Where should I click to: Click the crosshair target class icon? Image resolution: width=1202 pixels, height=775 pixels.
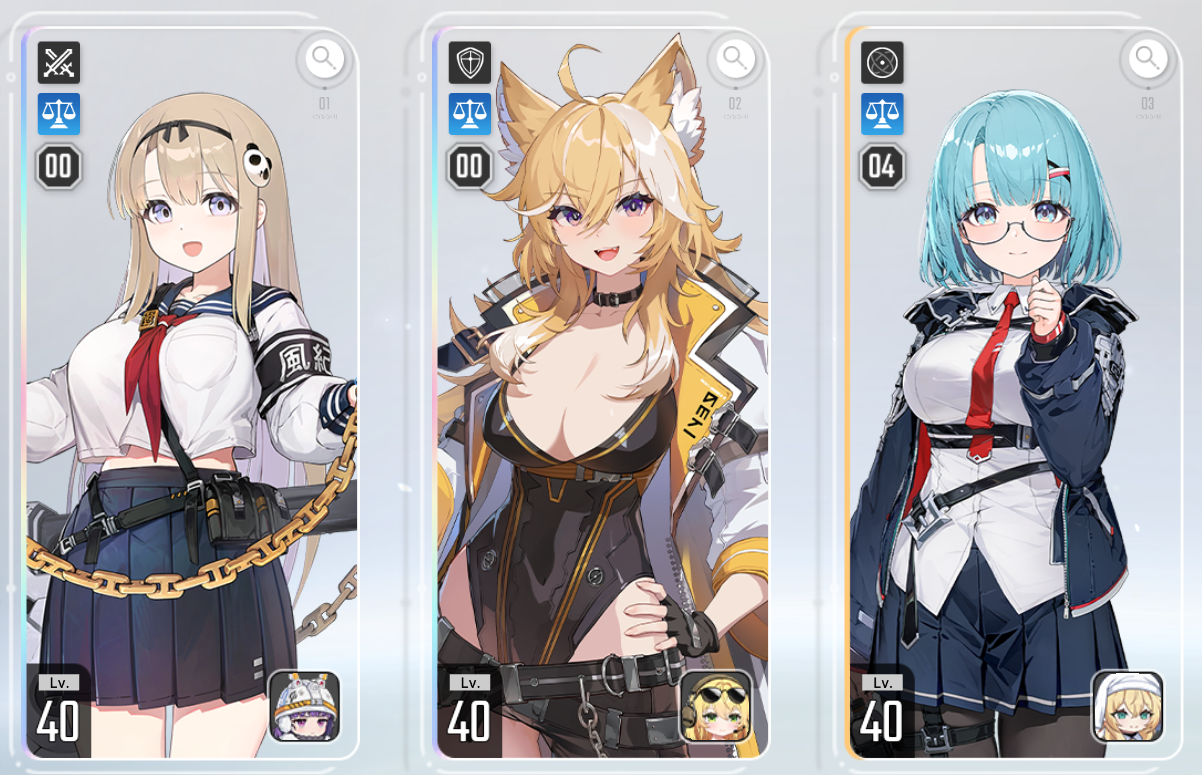pyautogui.click(x=882, y=63)
